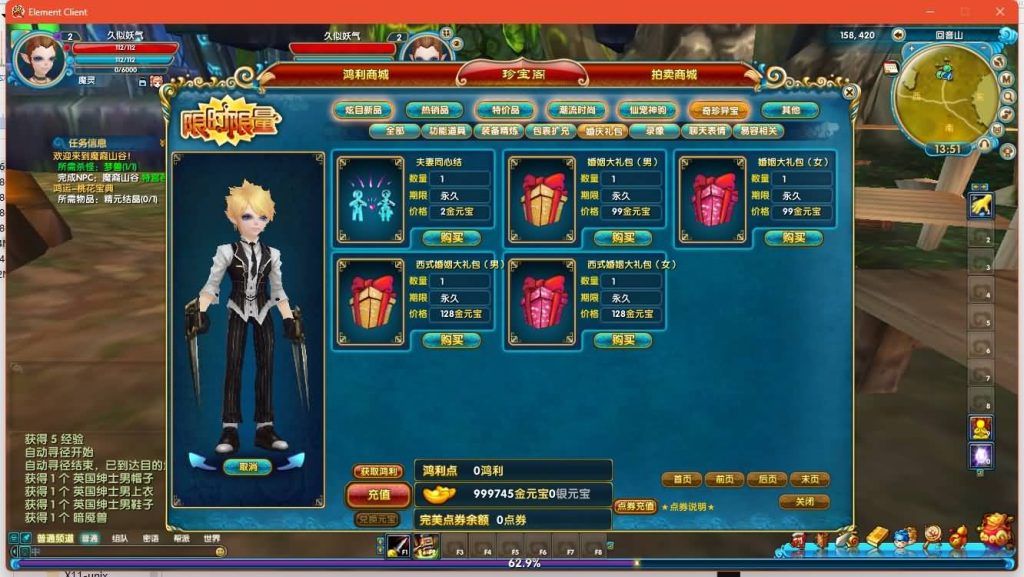Screen dimensions: 1024x577
Task: Go to the 后页 next page
Action: (x=767, y=480)
